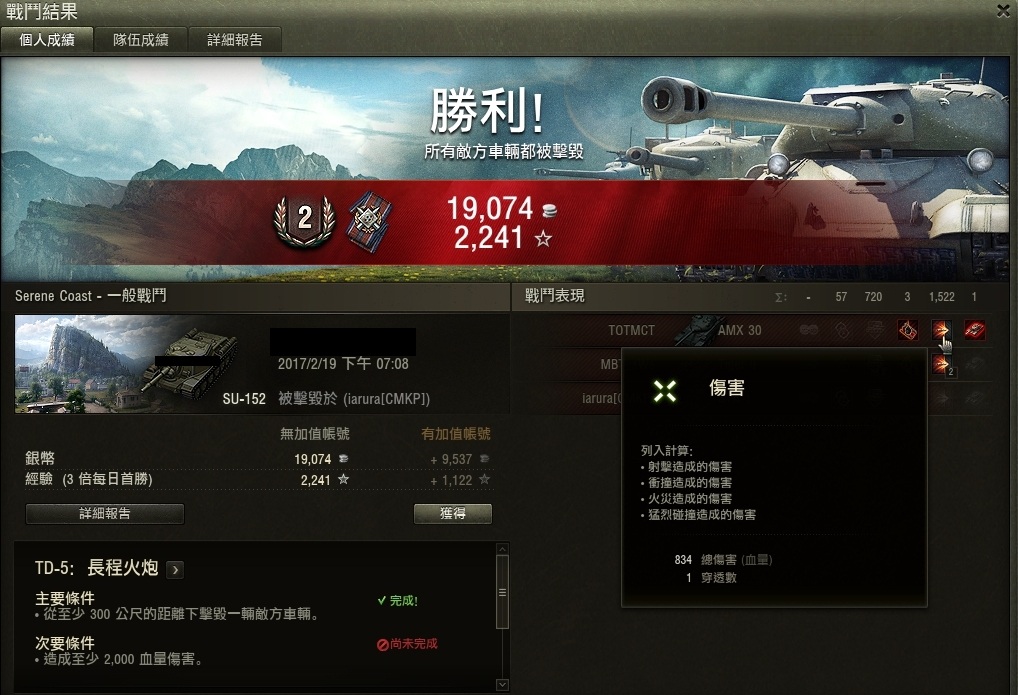1018x695 pixels.
Task: Click the 詳細報告 button under the earnings
Action: (x=104, y=514)
